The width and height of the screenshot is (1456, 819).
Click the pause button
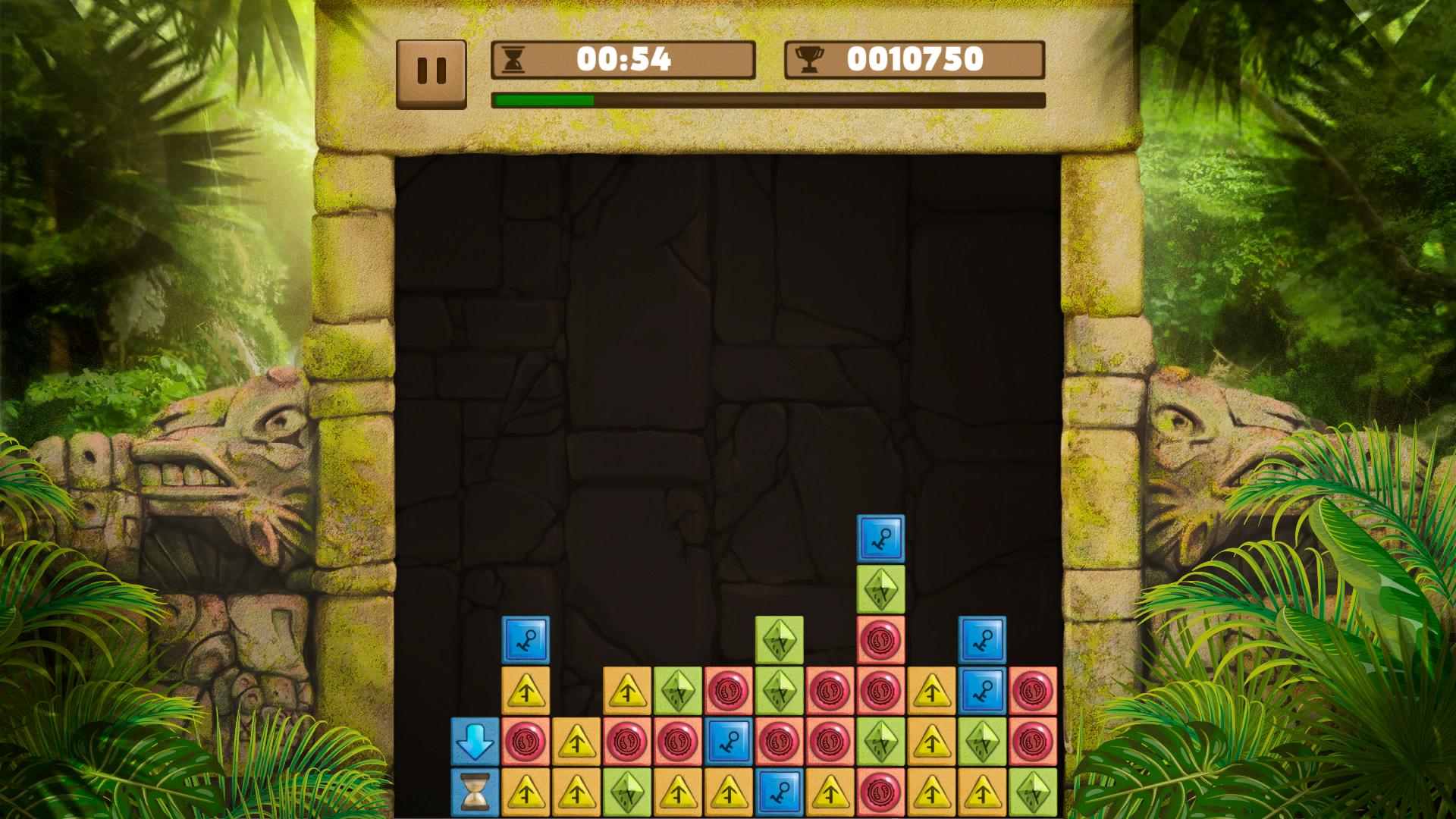(432, 67)
